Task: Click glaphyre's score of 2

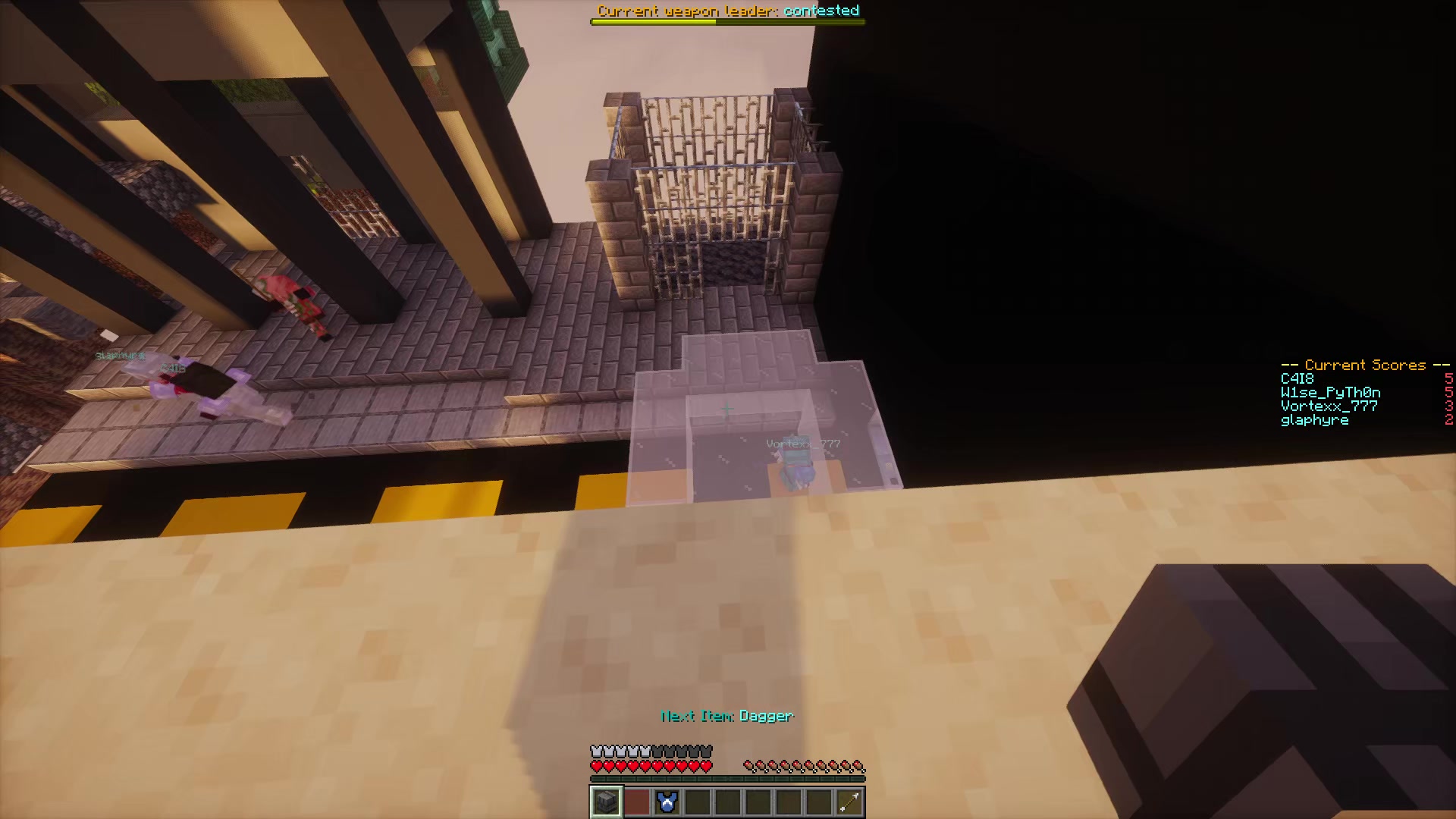Action: tap(1450, 419)
